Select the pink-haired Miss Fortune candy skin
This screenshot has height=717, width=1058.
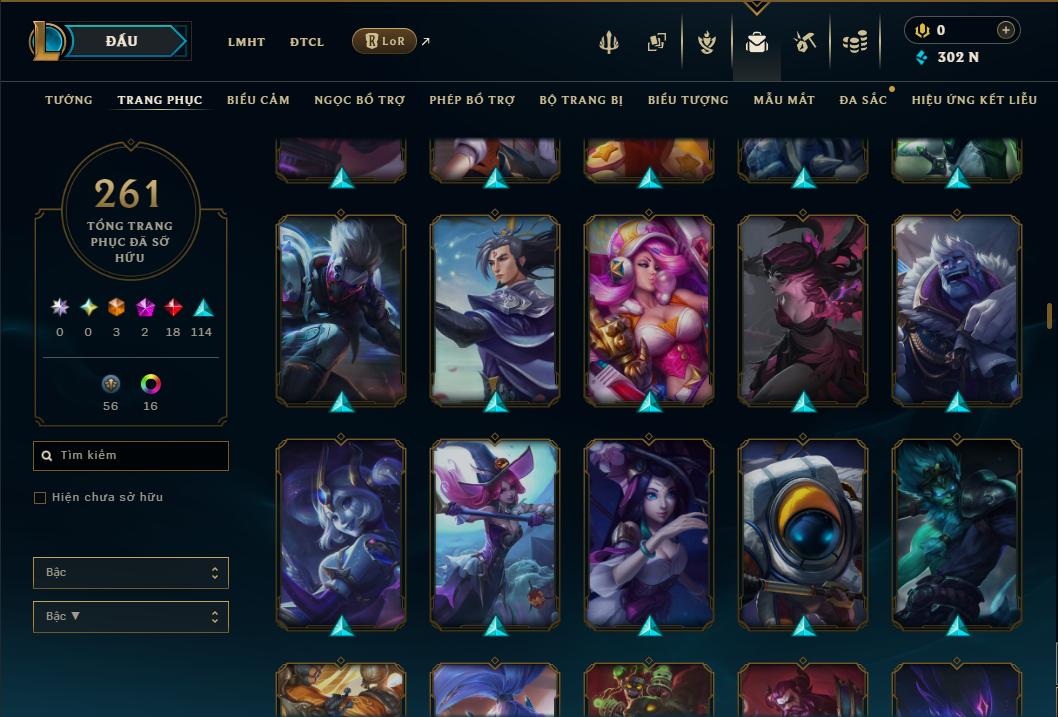(649, 310)
